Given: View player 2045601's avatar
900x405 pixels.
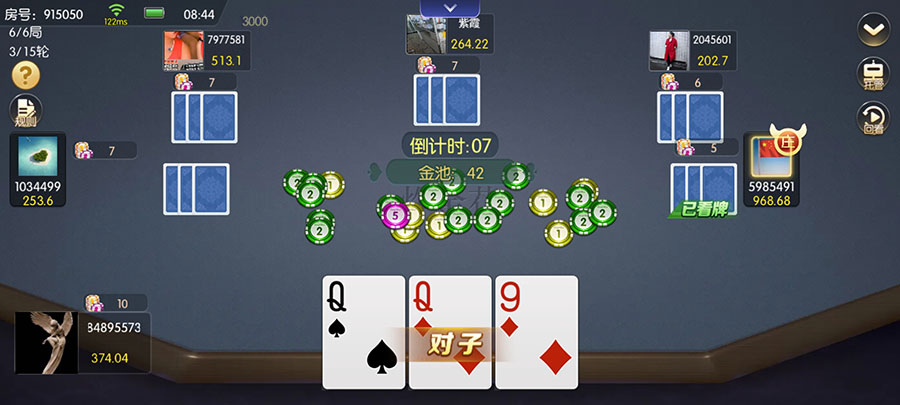Looking at the screenshot, I should pyautogui.click(x=669, y=51).
